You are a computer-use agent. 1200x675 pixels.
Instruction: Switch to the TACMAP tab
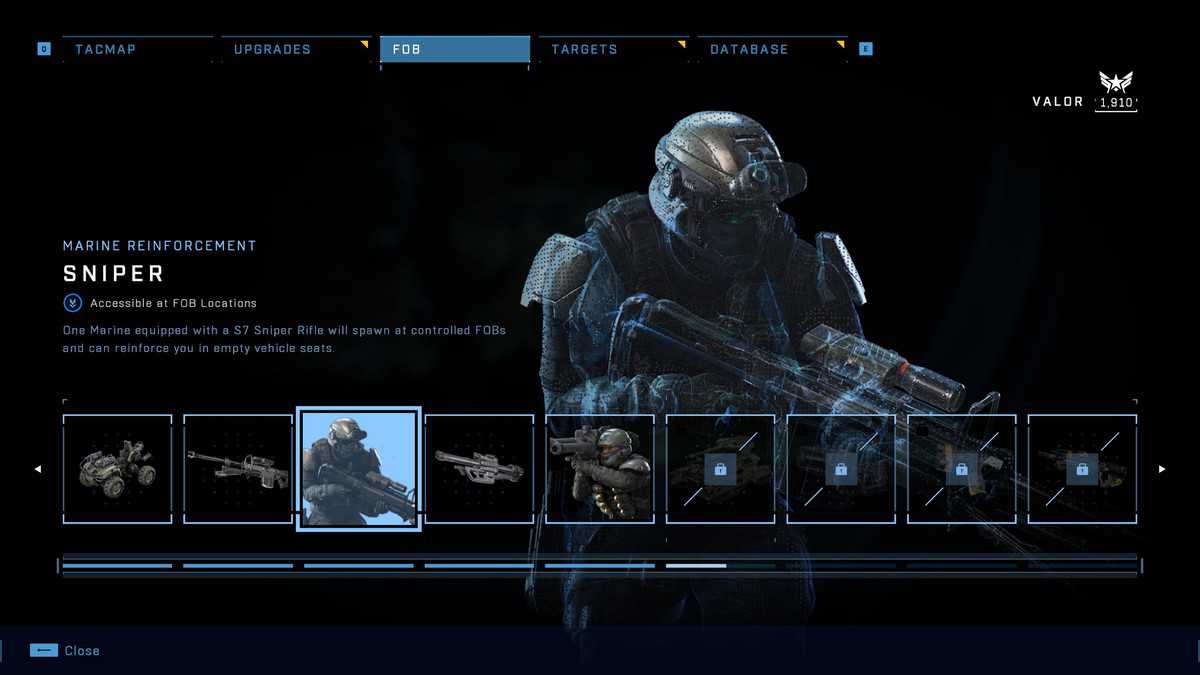click(137, 49)
